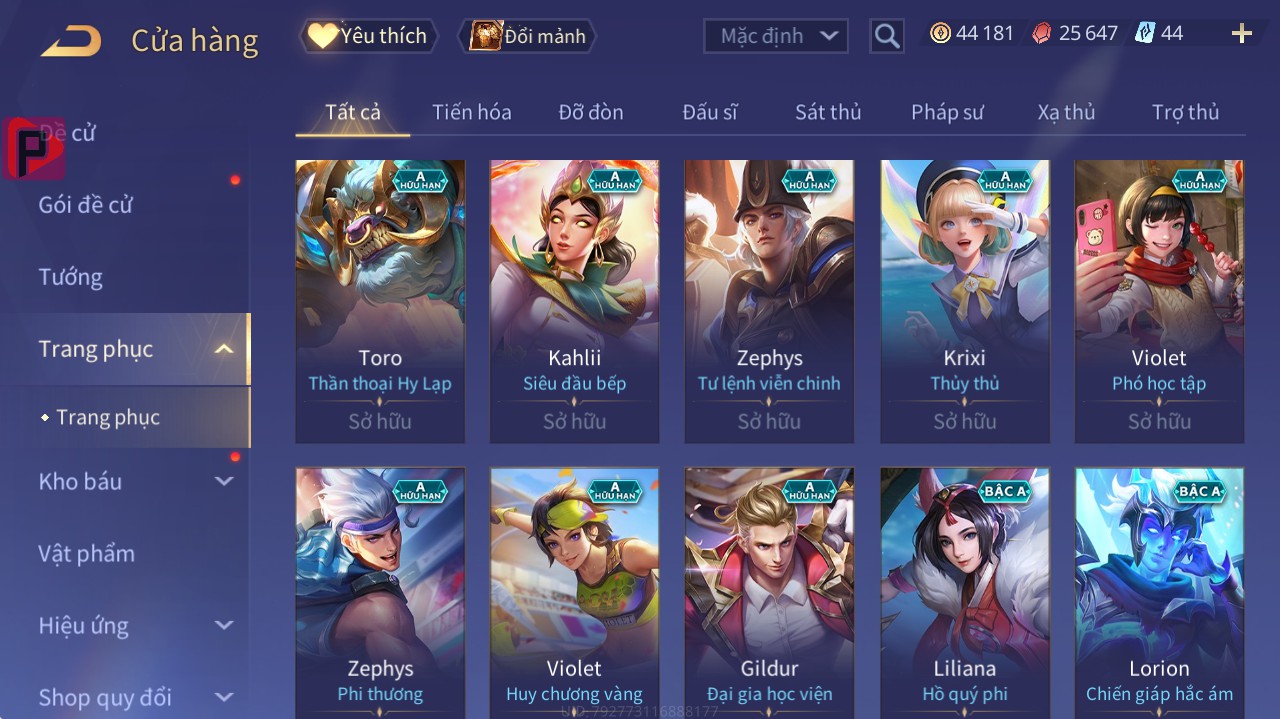Add currency with the plus button

point(1241,34)
